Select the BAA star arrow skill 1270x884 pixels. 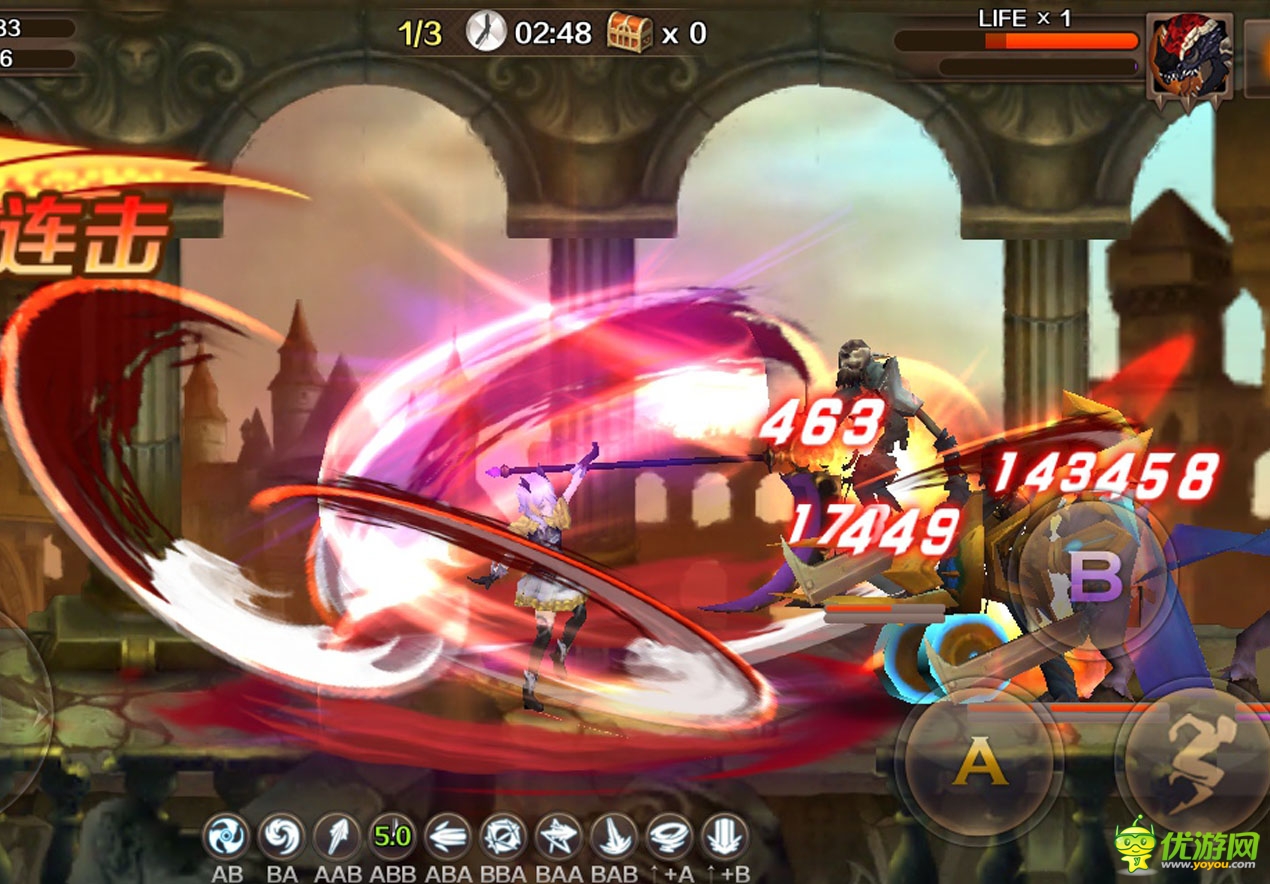558,836
